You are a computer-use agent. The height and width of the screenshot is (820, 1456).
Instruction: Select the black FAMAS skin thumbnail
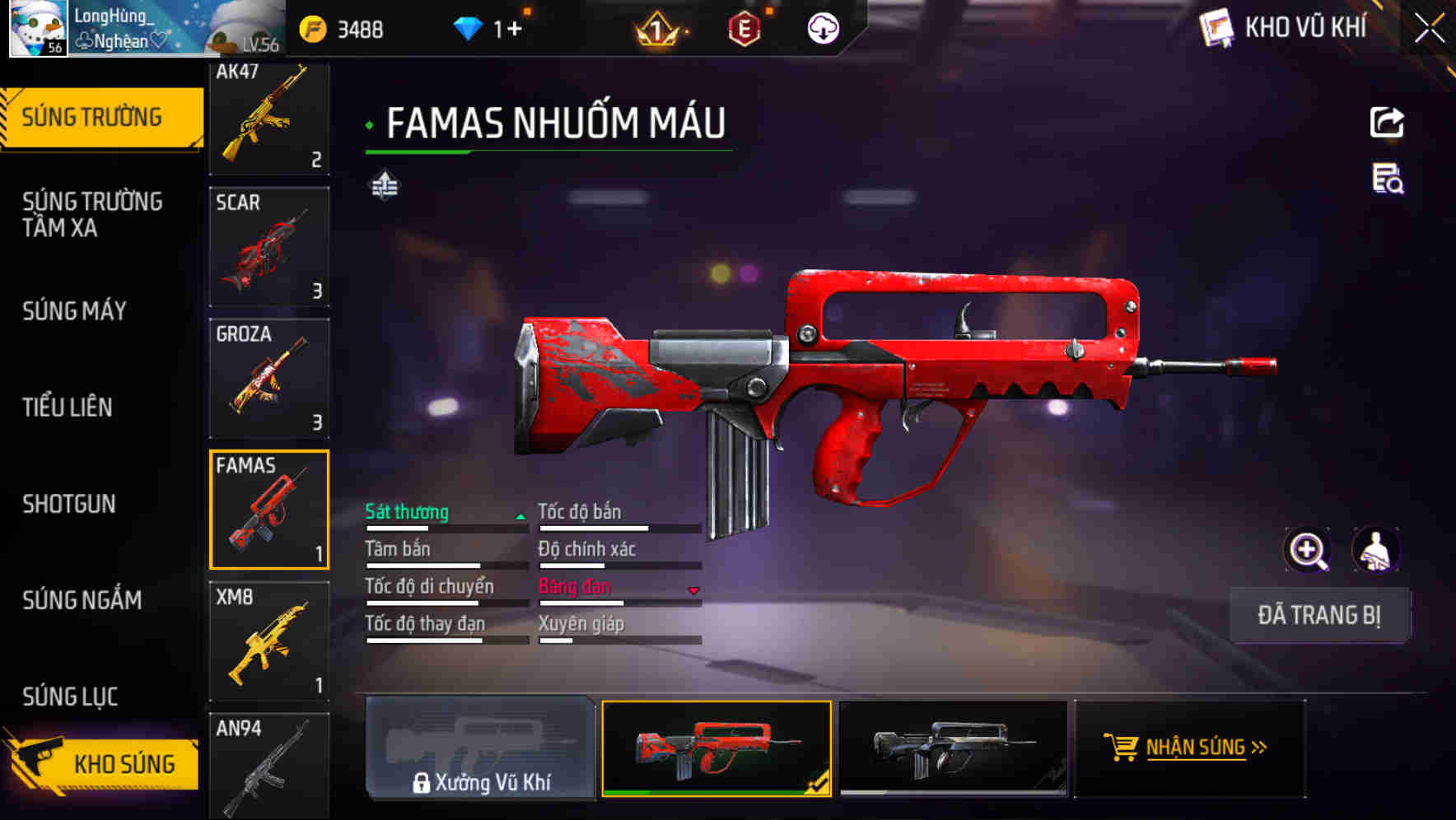[953, 748]
